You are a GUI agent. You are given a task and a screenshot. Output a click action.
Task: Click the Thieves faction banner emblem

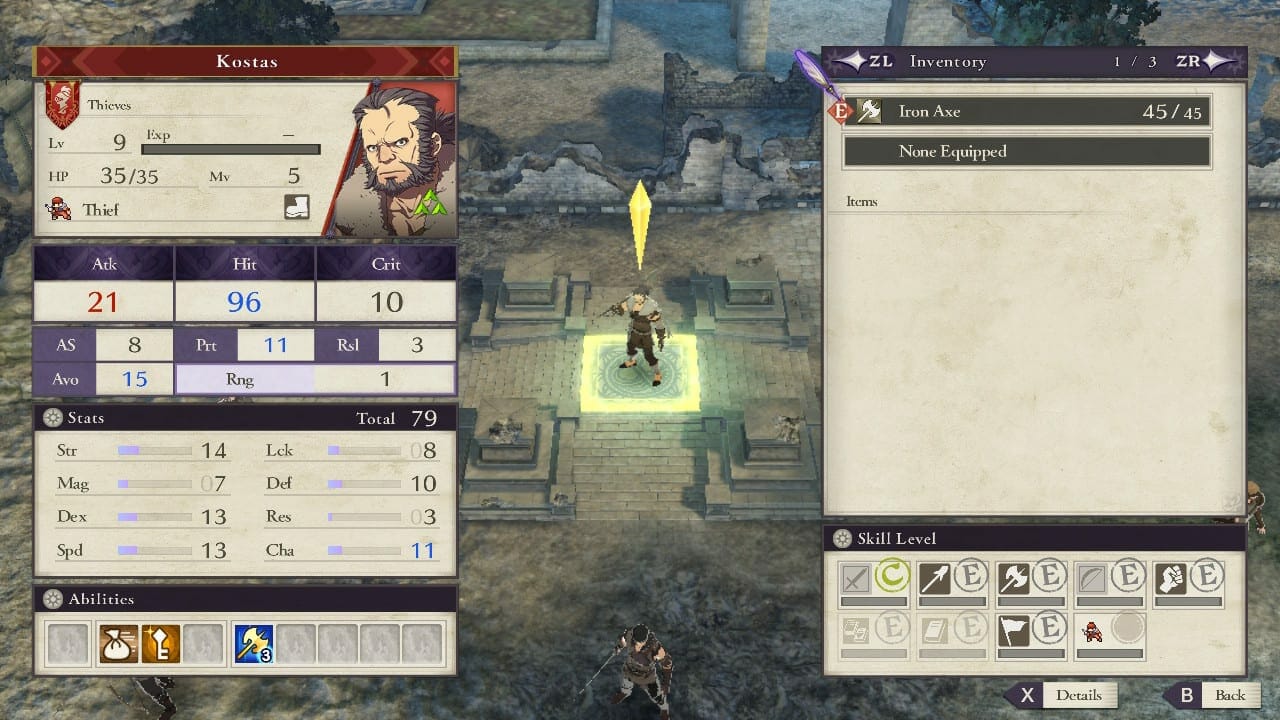click(62, 104)
